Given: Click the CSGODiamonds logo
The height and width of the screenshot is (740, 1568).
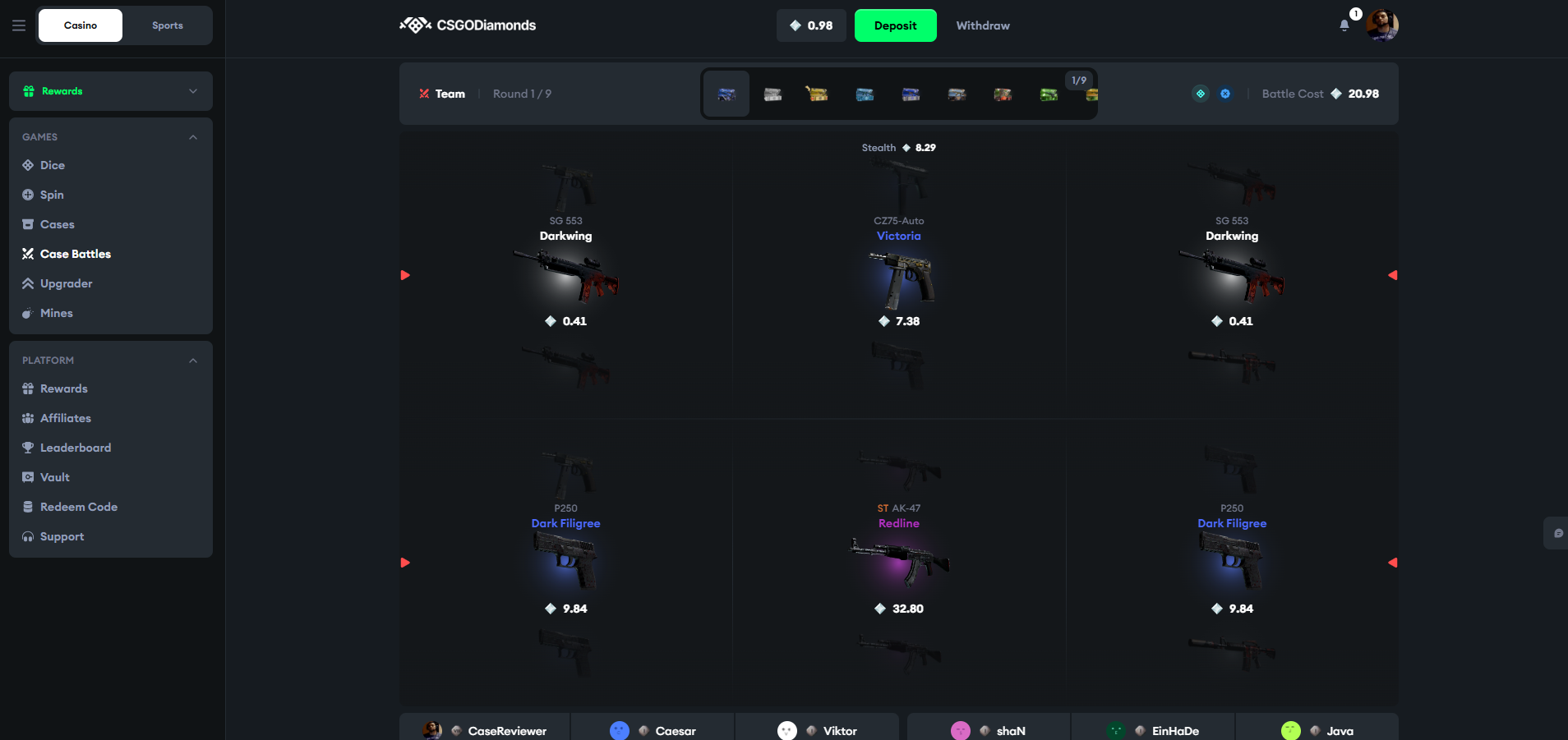Looking at the screenshot, I should point(467,25).
